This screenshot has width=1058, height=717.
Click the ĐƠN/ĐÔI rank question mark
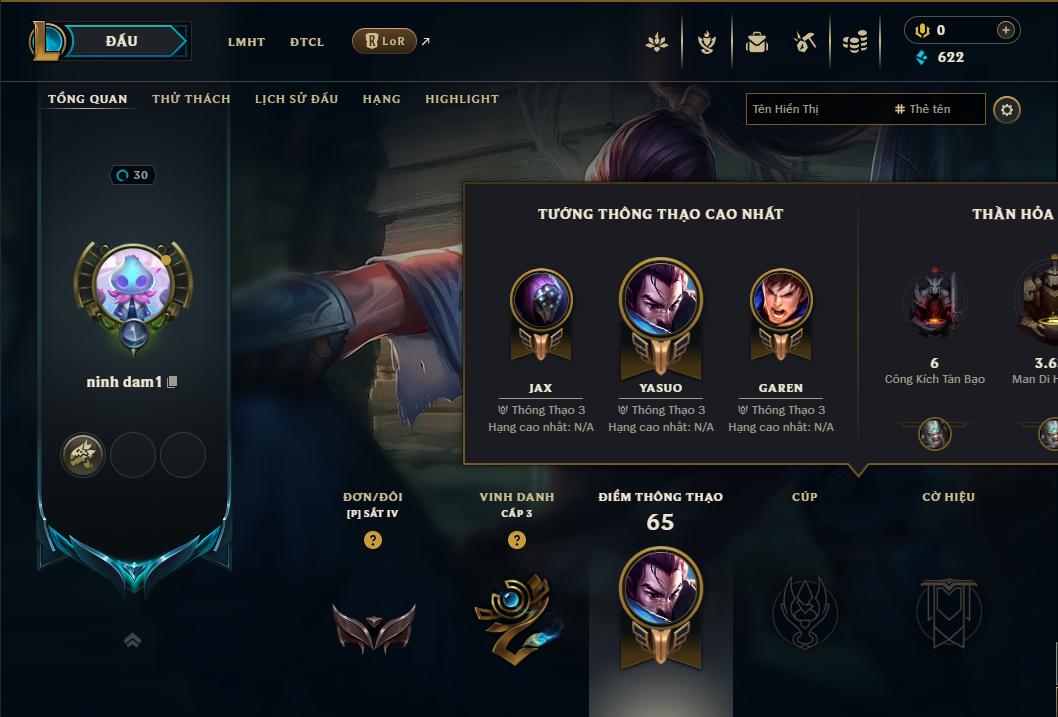point(373,540)
